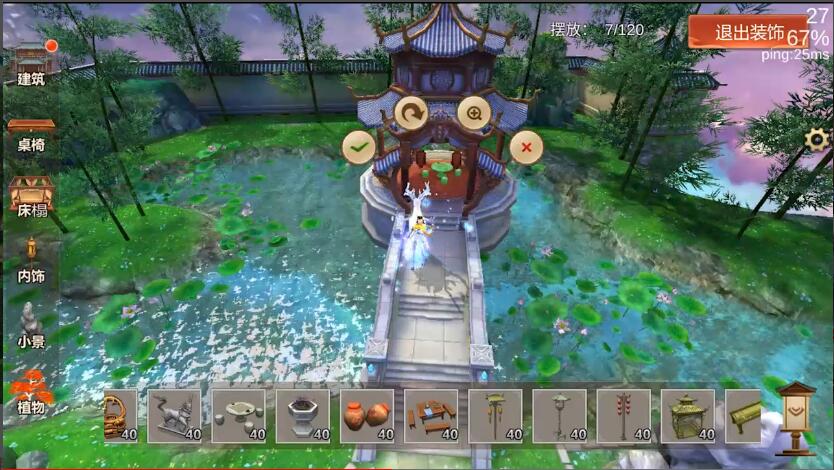
Task: Switch to the 植物 plants category
Action: tap(31, 392)
